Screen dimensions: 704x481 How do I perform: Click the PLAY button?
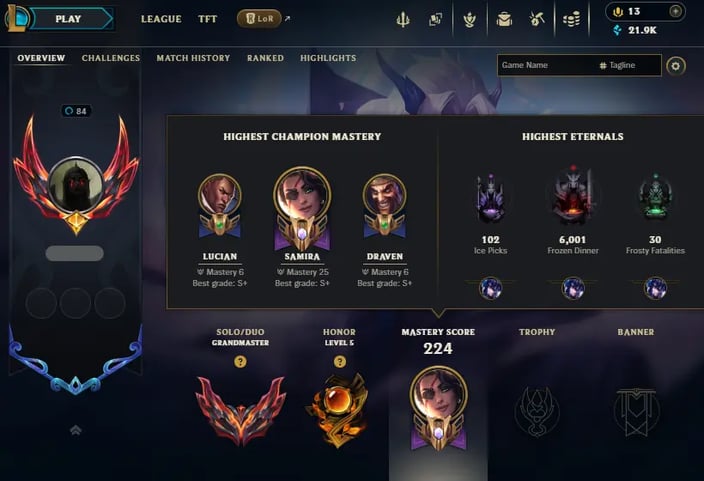click(70, 18)
